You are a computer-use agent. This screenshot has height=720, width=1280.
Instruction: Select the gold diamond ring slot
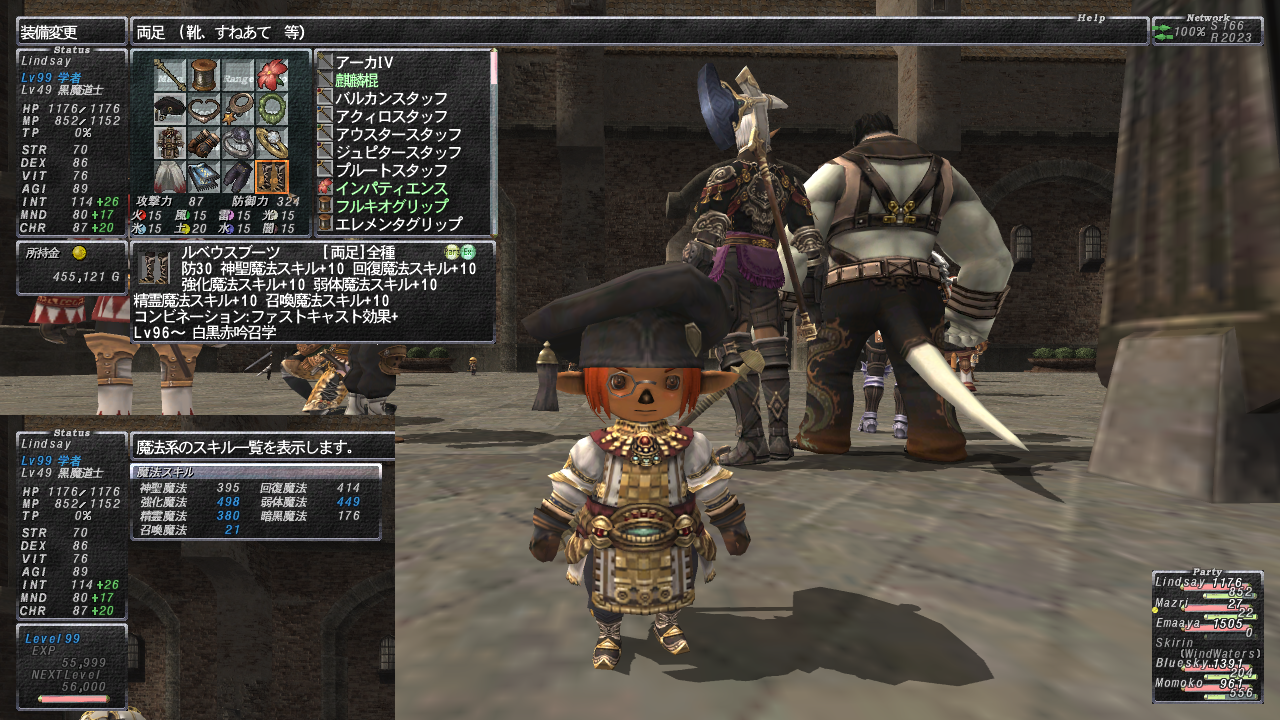(271, 142)
